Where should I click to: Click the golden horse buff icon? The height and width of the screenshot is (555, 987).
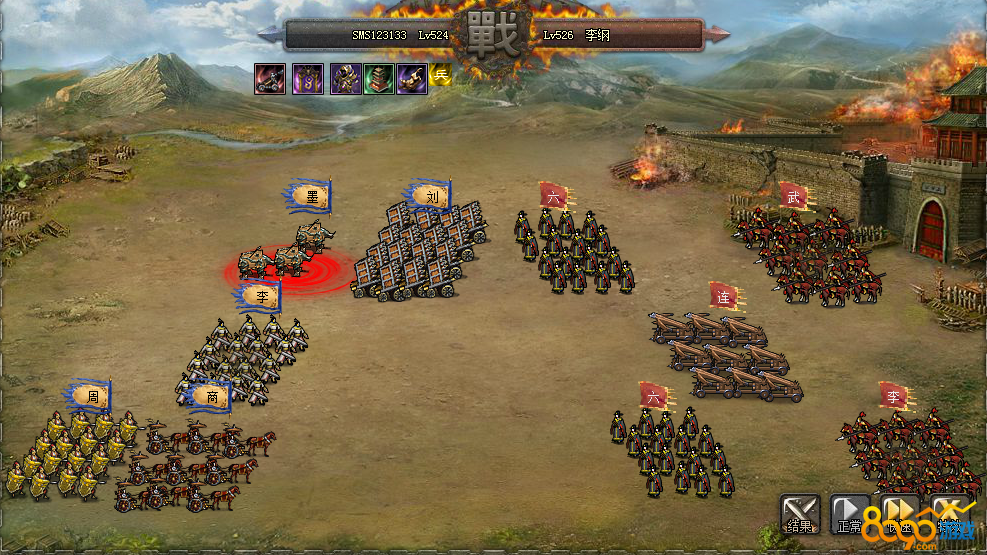412,78
